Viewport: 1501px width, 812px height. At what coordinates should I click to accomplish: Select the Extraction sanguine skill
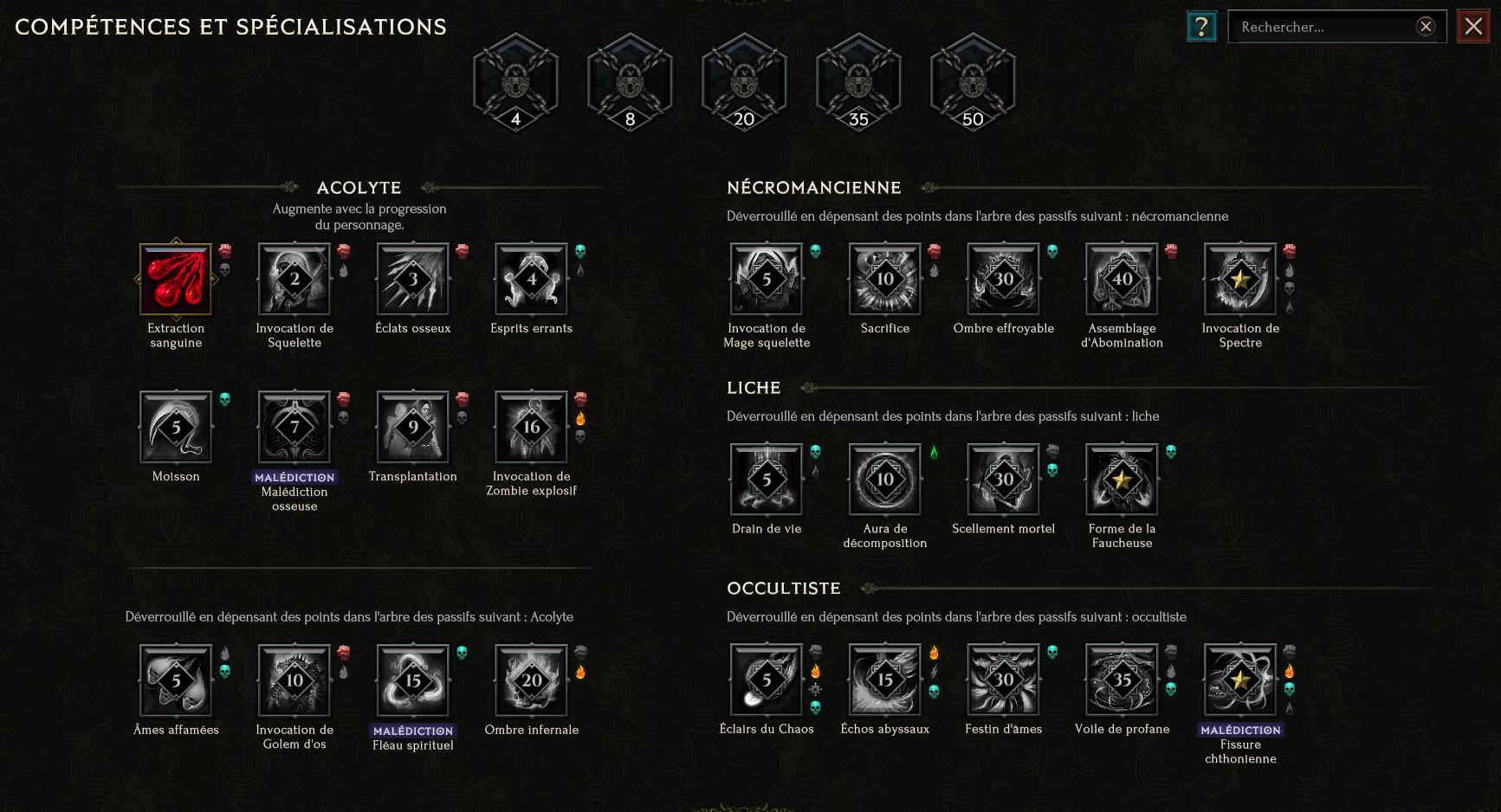click(176, 279)
